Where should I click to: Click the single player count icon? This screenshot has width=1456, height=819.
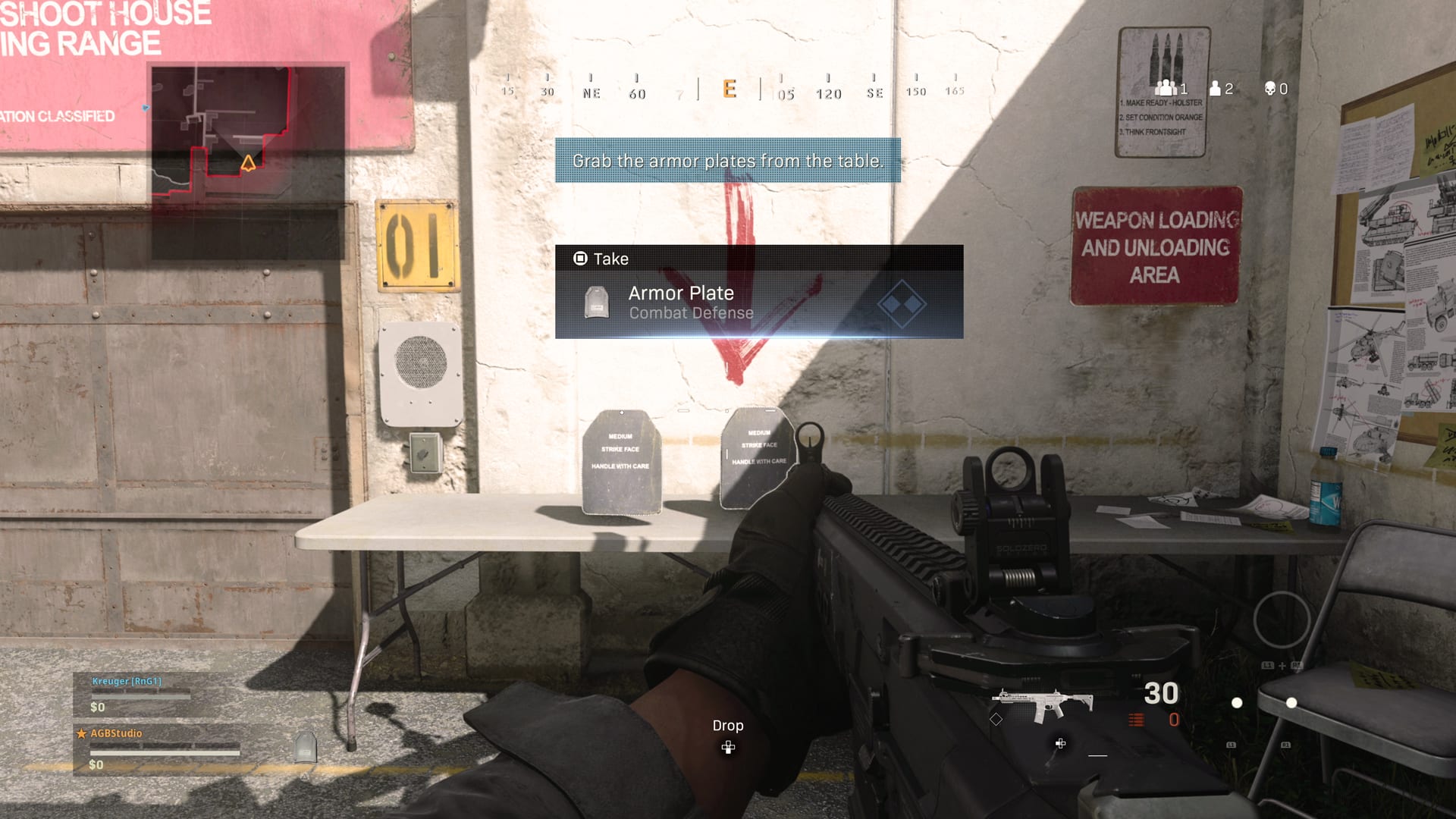(1215, 88)
